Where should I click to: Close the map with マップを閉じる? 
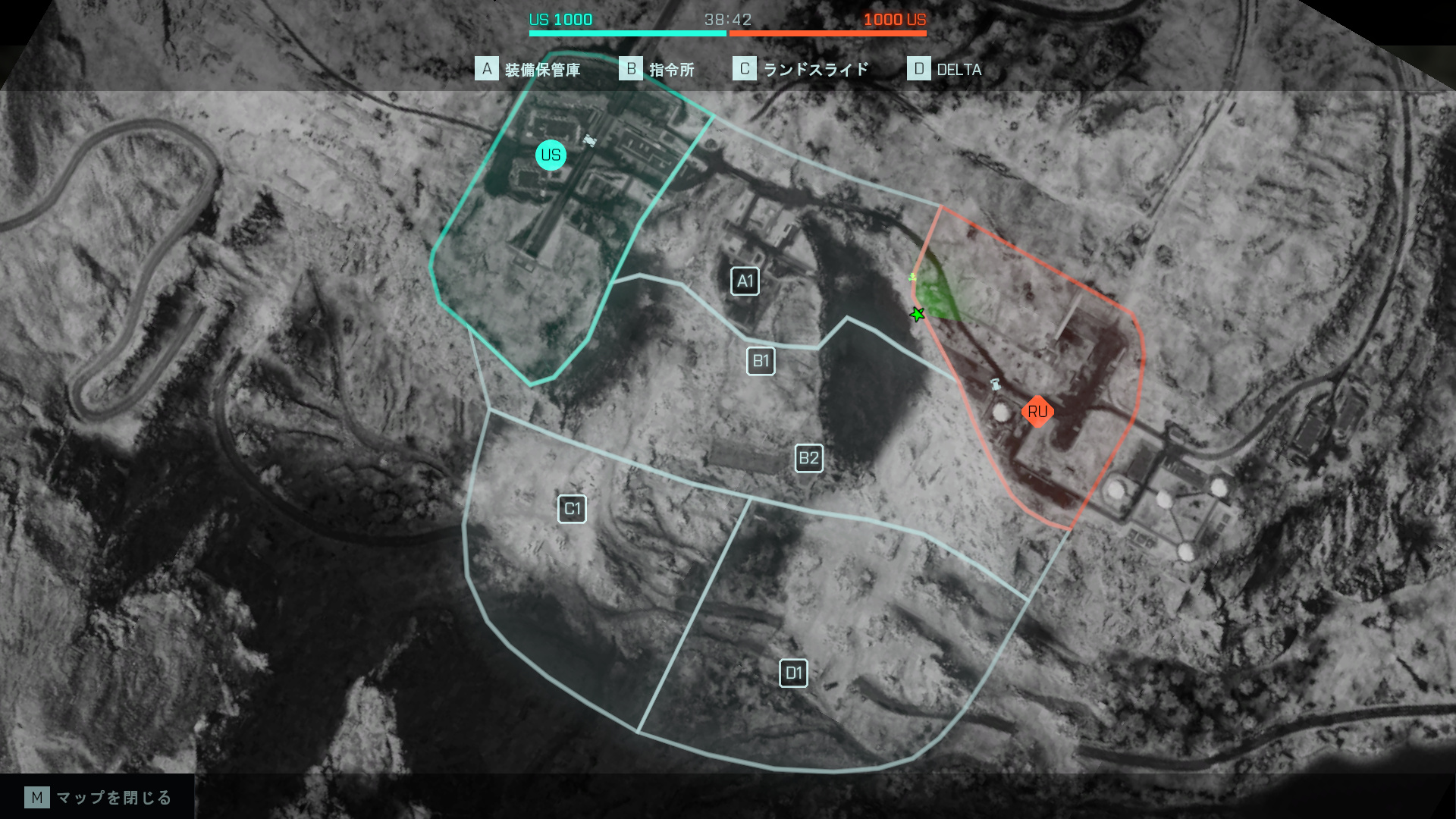click(x=99, y=798)
